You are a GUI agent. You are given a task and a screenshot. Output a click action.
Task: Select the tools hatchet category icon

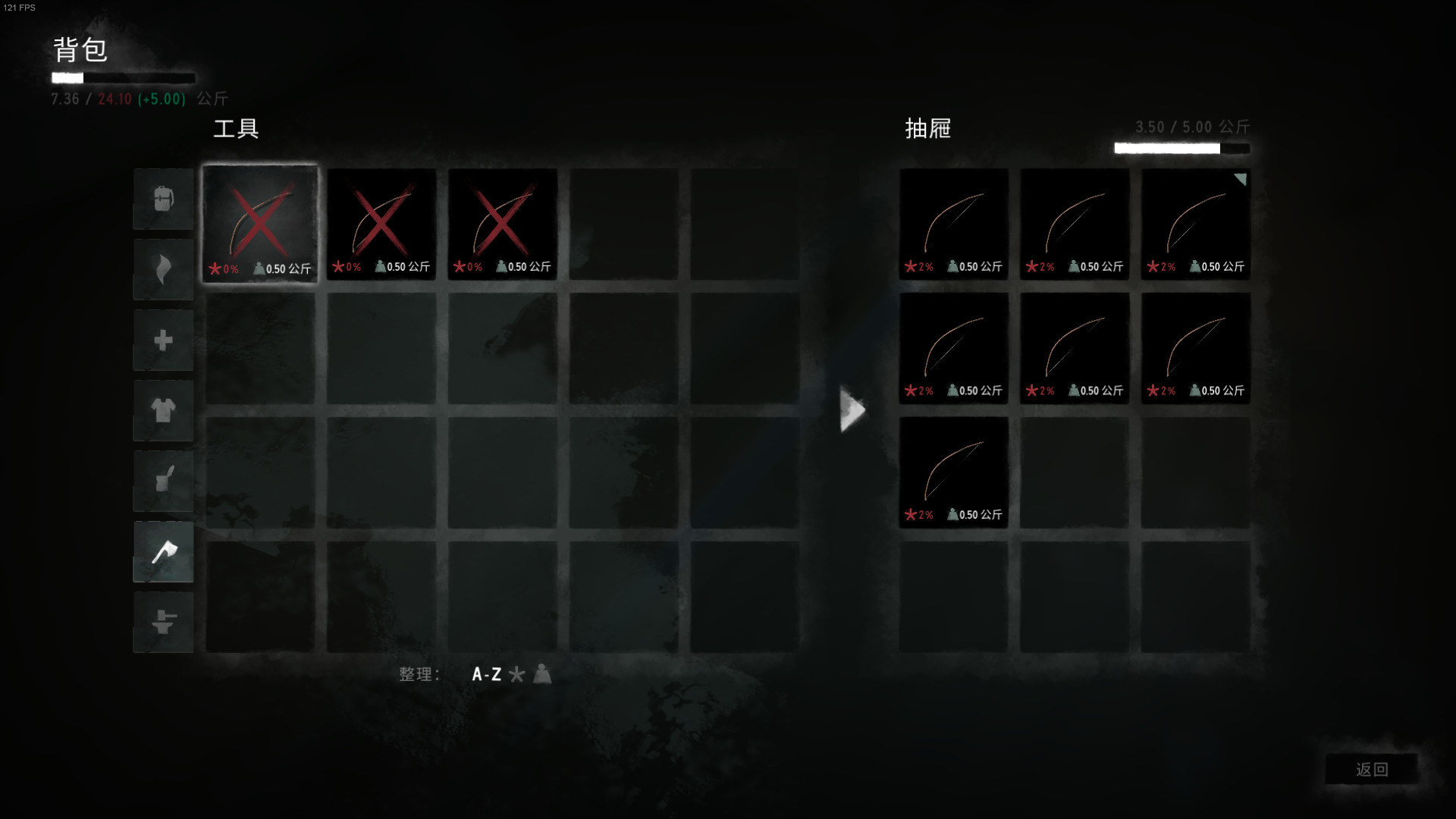162,551
